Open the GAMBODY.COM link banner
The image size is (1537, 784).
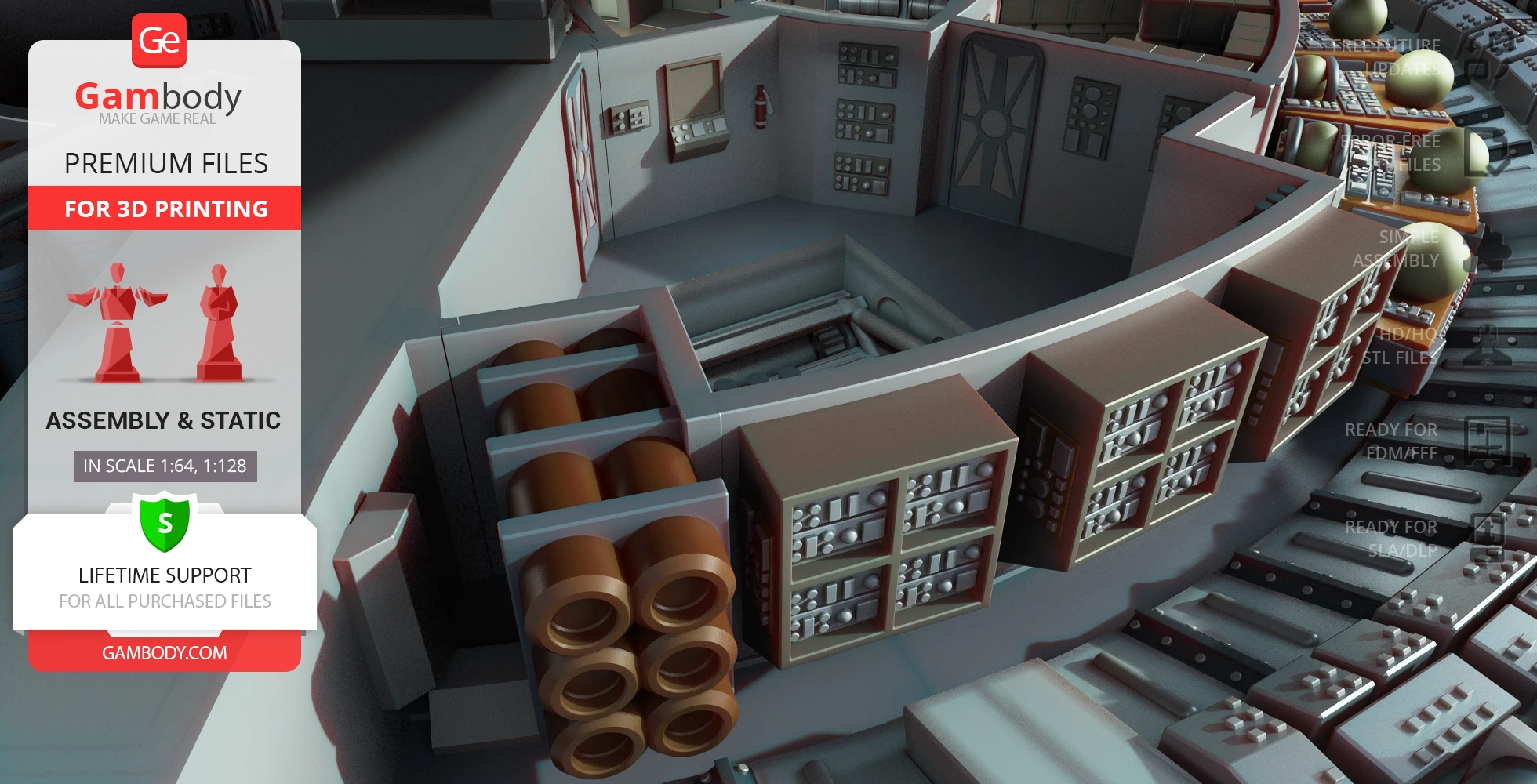tap(165, 652)
